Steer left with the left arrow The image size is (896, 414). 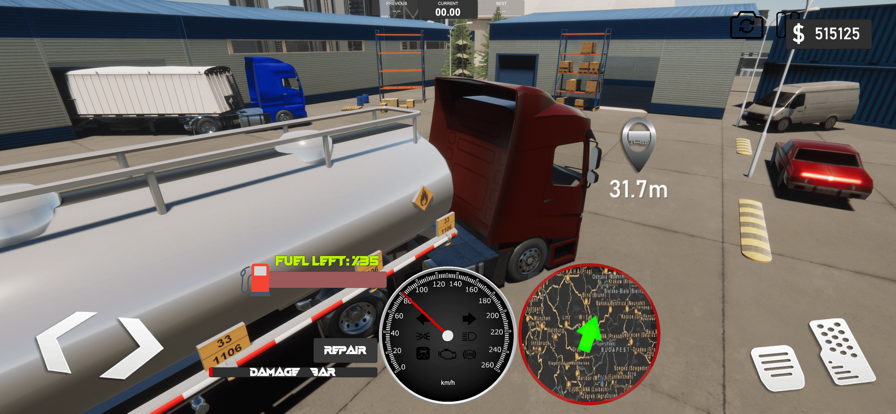click(66, 343)
